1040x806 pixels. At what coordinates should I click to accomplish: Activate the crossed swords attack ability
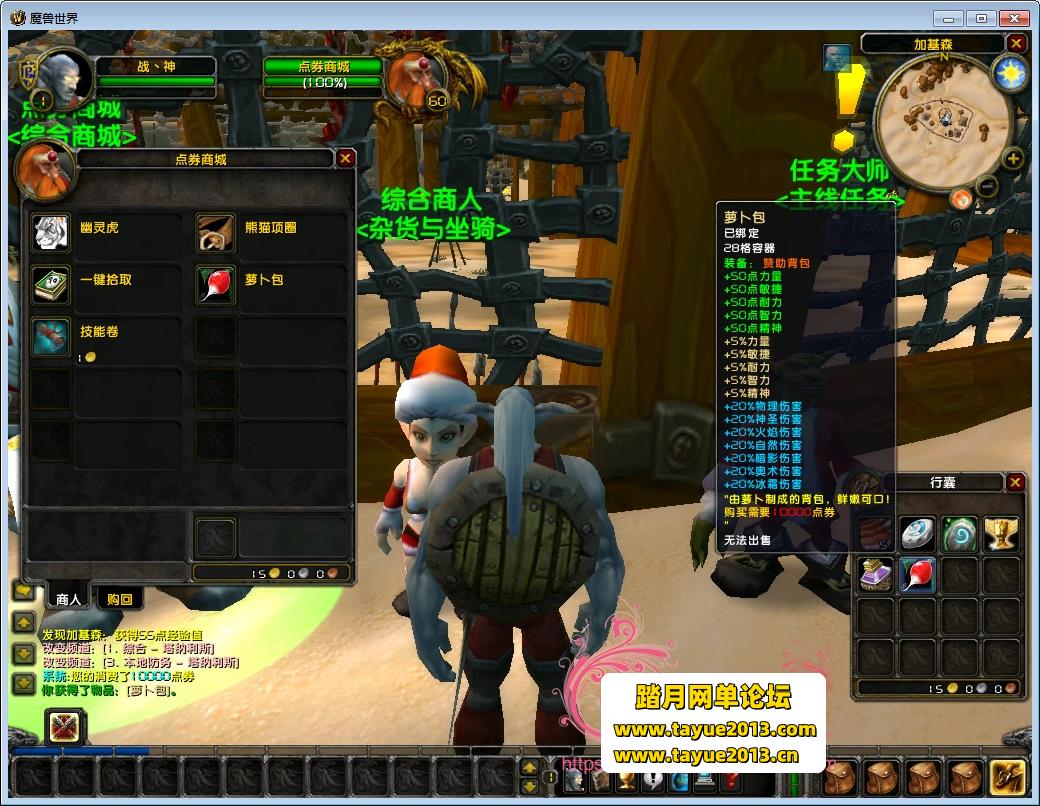pos(65,727)
